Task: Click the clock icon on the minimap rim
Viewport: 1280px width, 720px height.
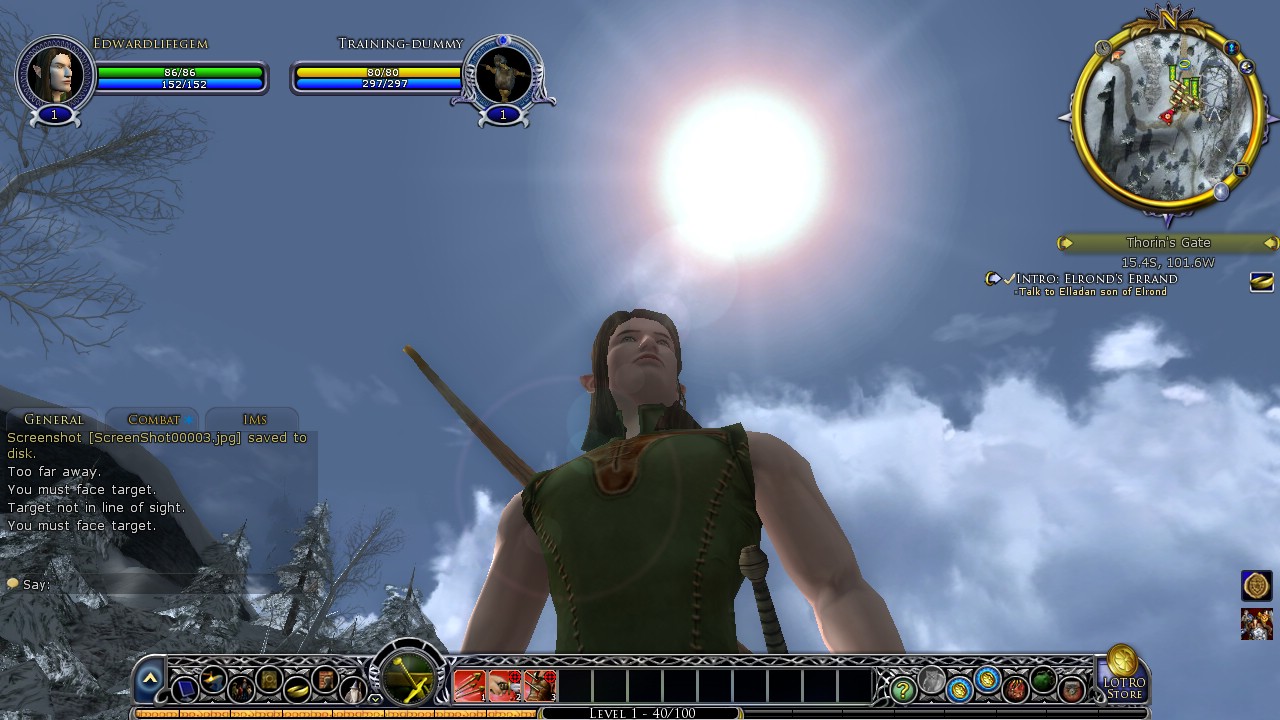Action: 1103,48
